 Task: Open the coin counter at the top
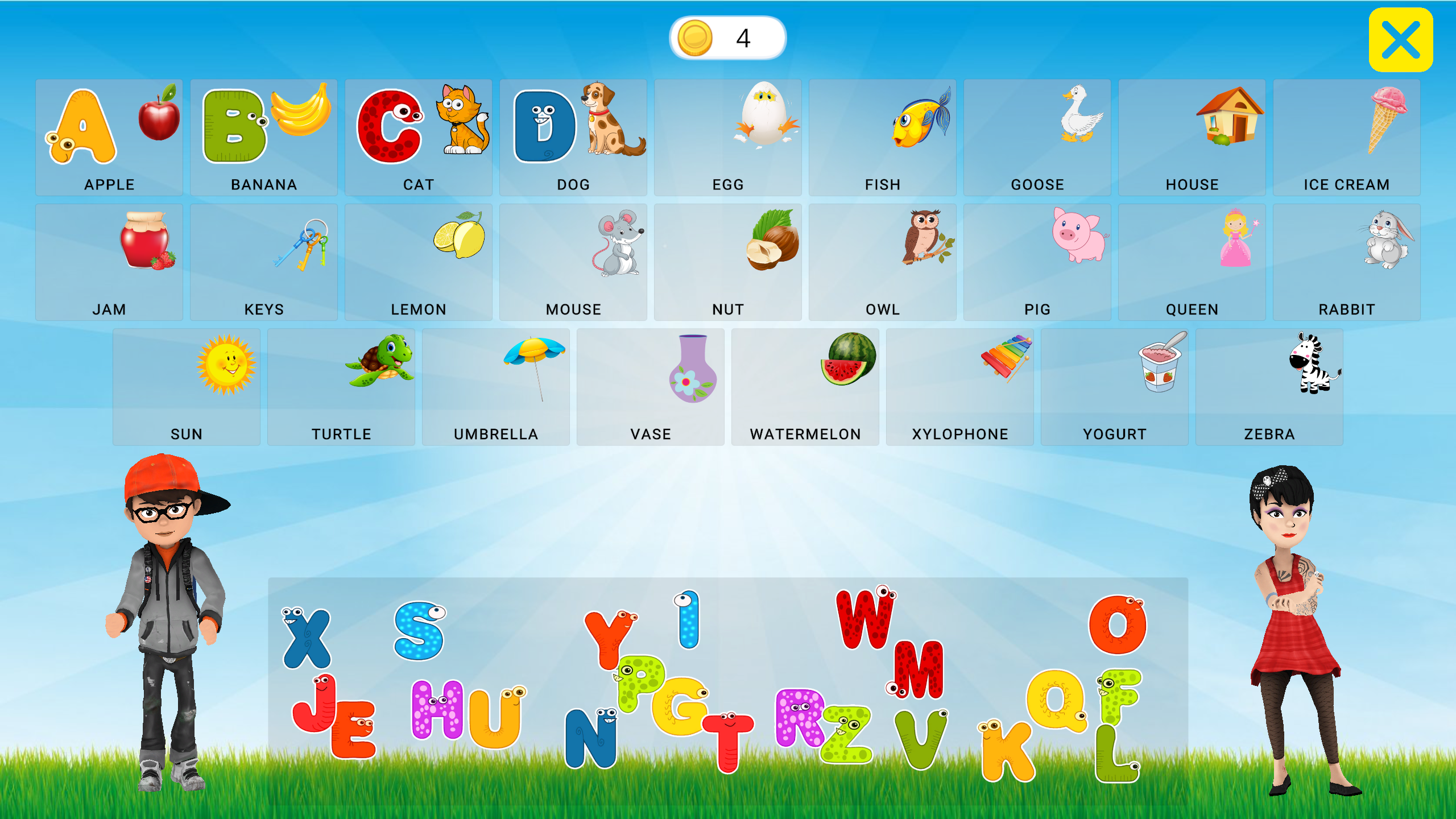click(730, 38)
